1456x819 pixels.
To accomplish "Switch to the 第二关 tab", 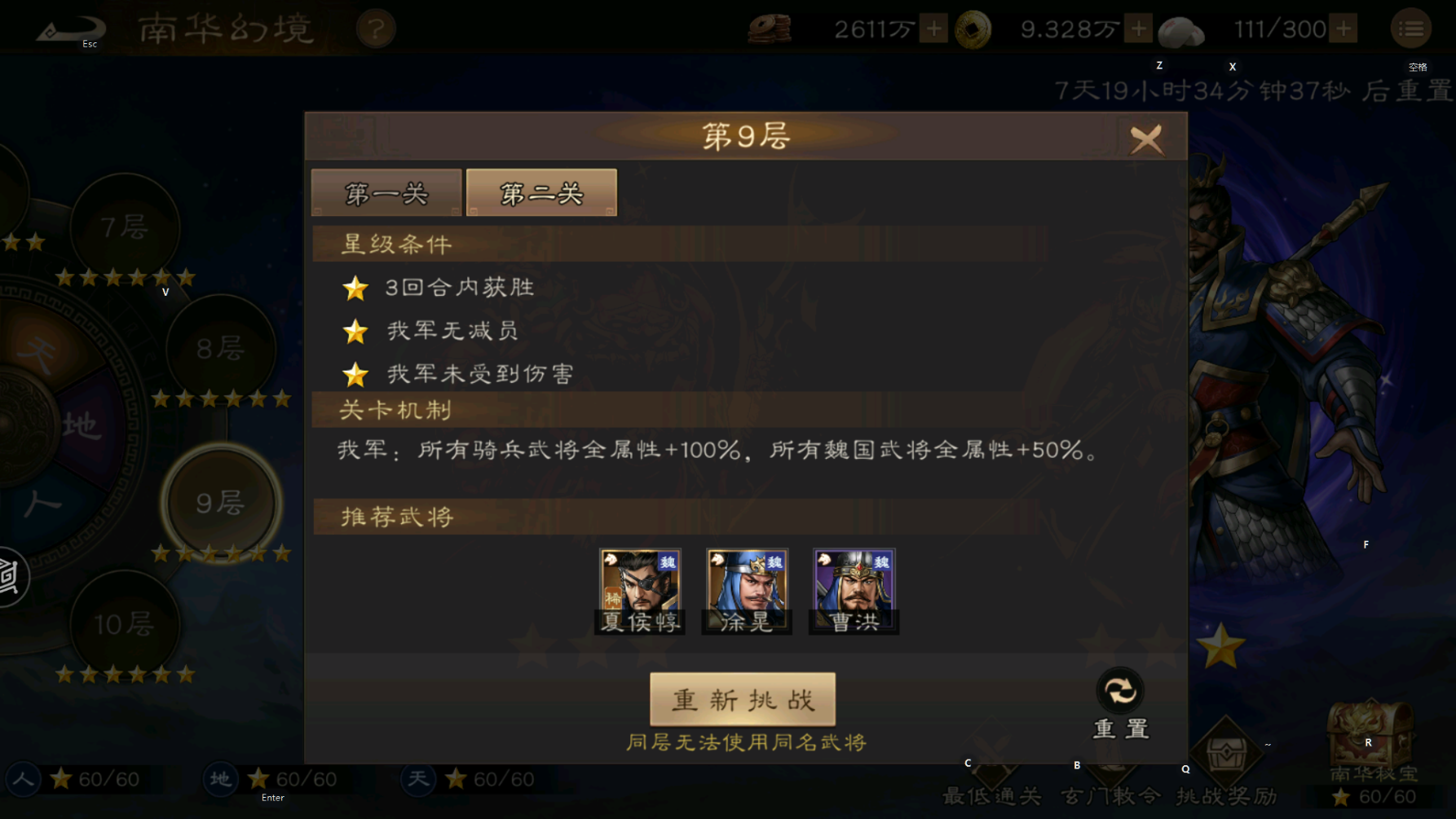I will tap(540, 192).
